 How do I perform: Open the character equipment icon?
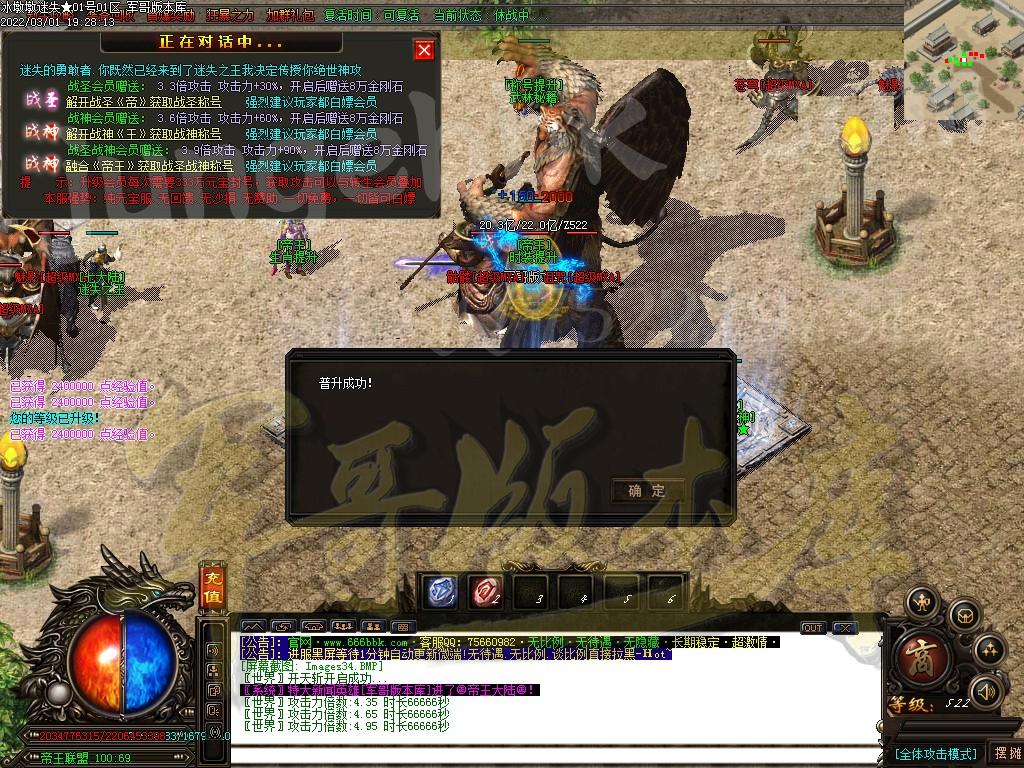[x=921, y=602]
